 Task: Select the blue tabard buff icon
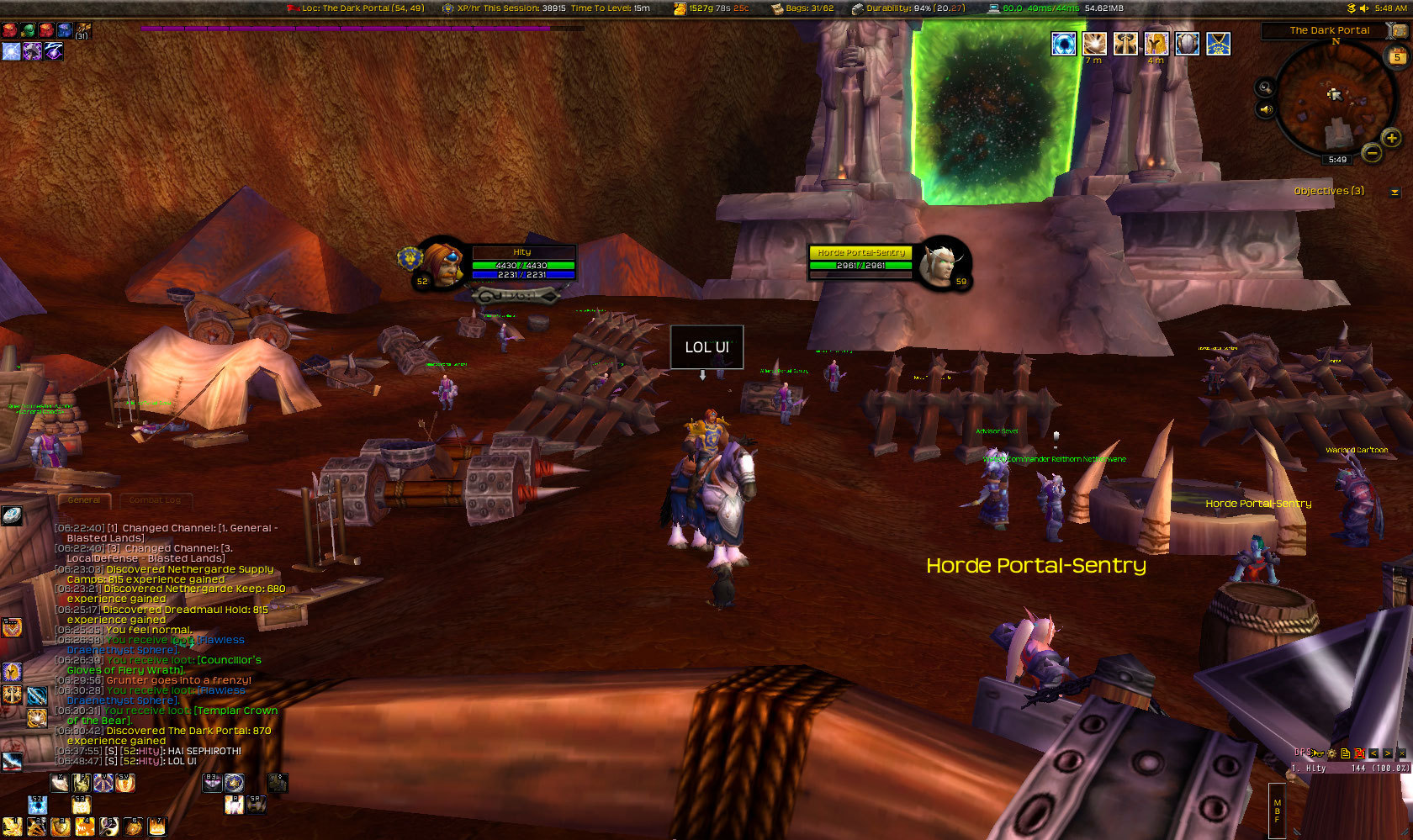coord(1218,44)
